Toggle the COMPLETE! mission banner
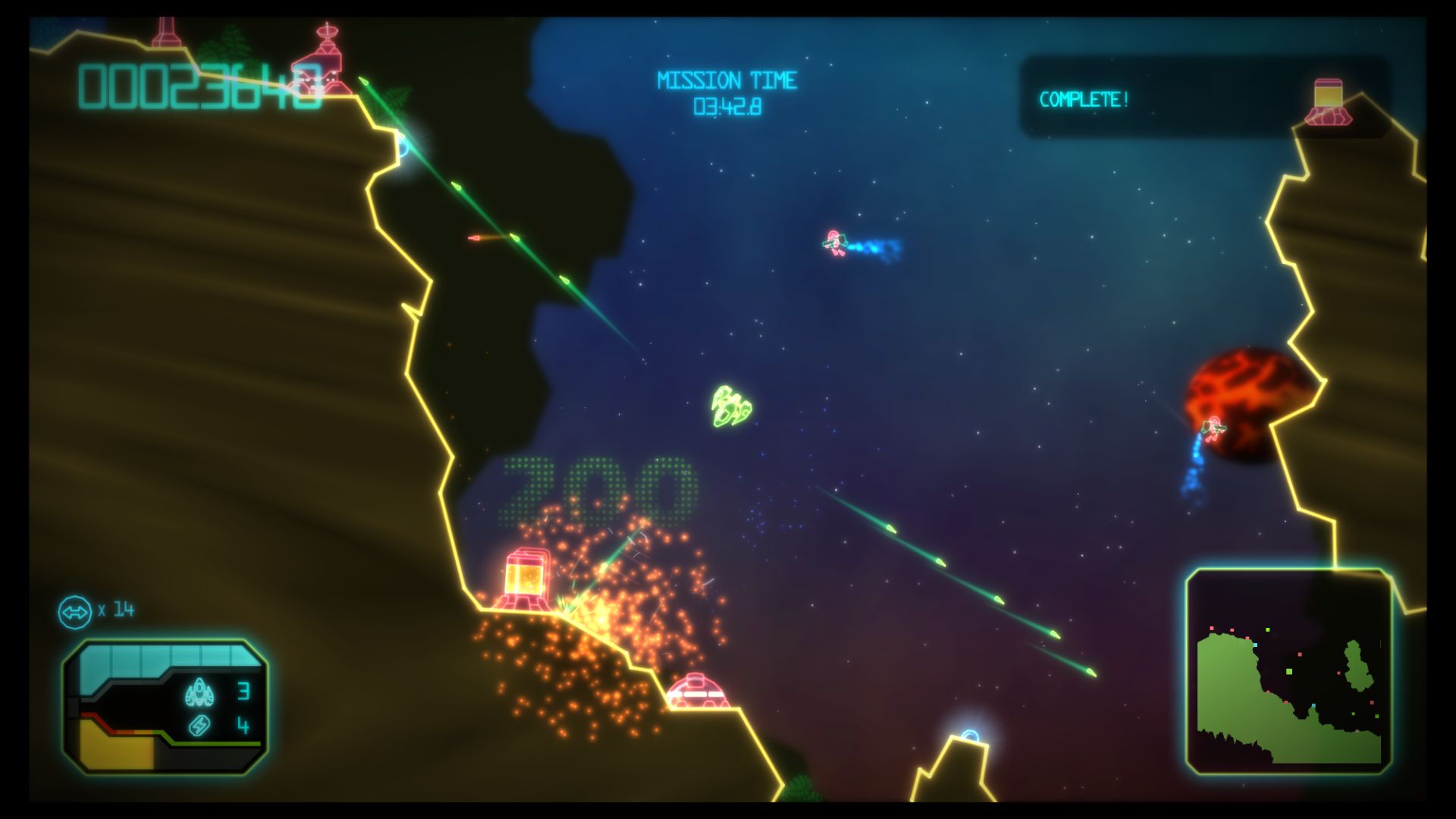 1084,99
